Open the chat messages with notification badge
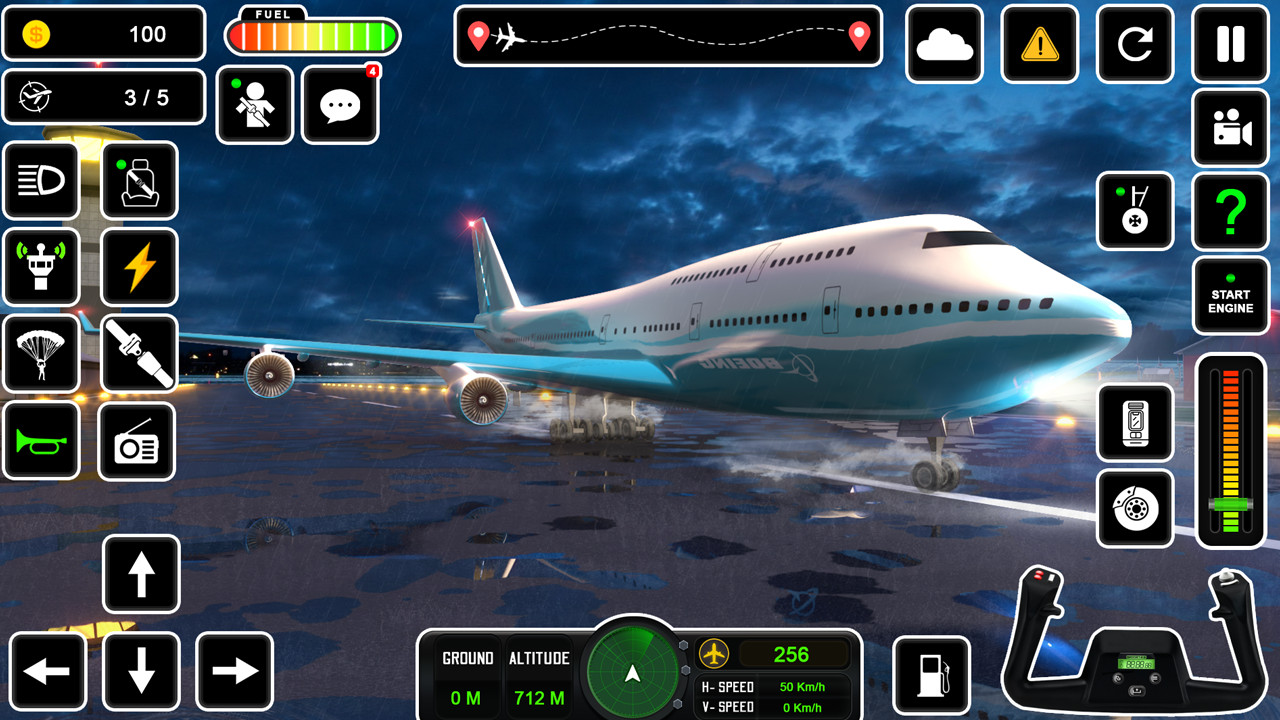Image resolution: width=1280 pixels, height=720 pixels. click(x=340, y=106)
